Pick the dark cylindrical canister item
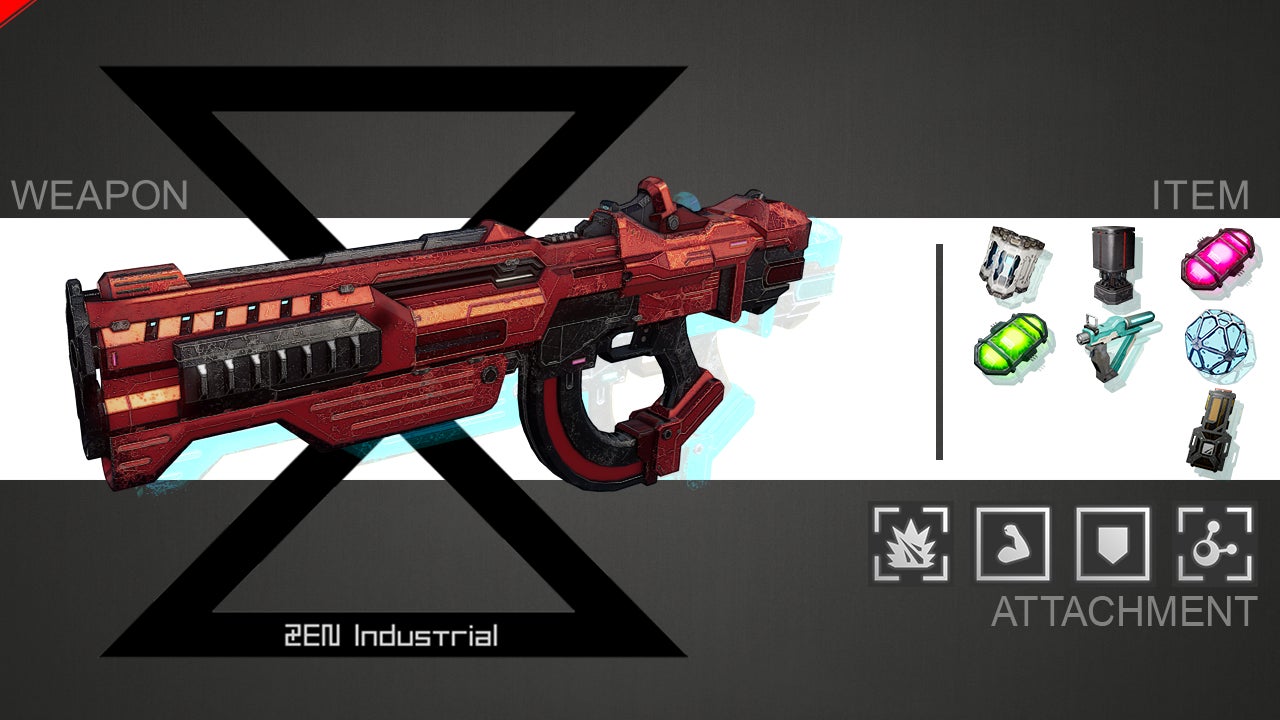Screen dimensions: 1280x720 pyautogui.click(x=1113, y=262)
